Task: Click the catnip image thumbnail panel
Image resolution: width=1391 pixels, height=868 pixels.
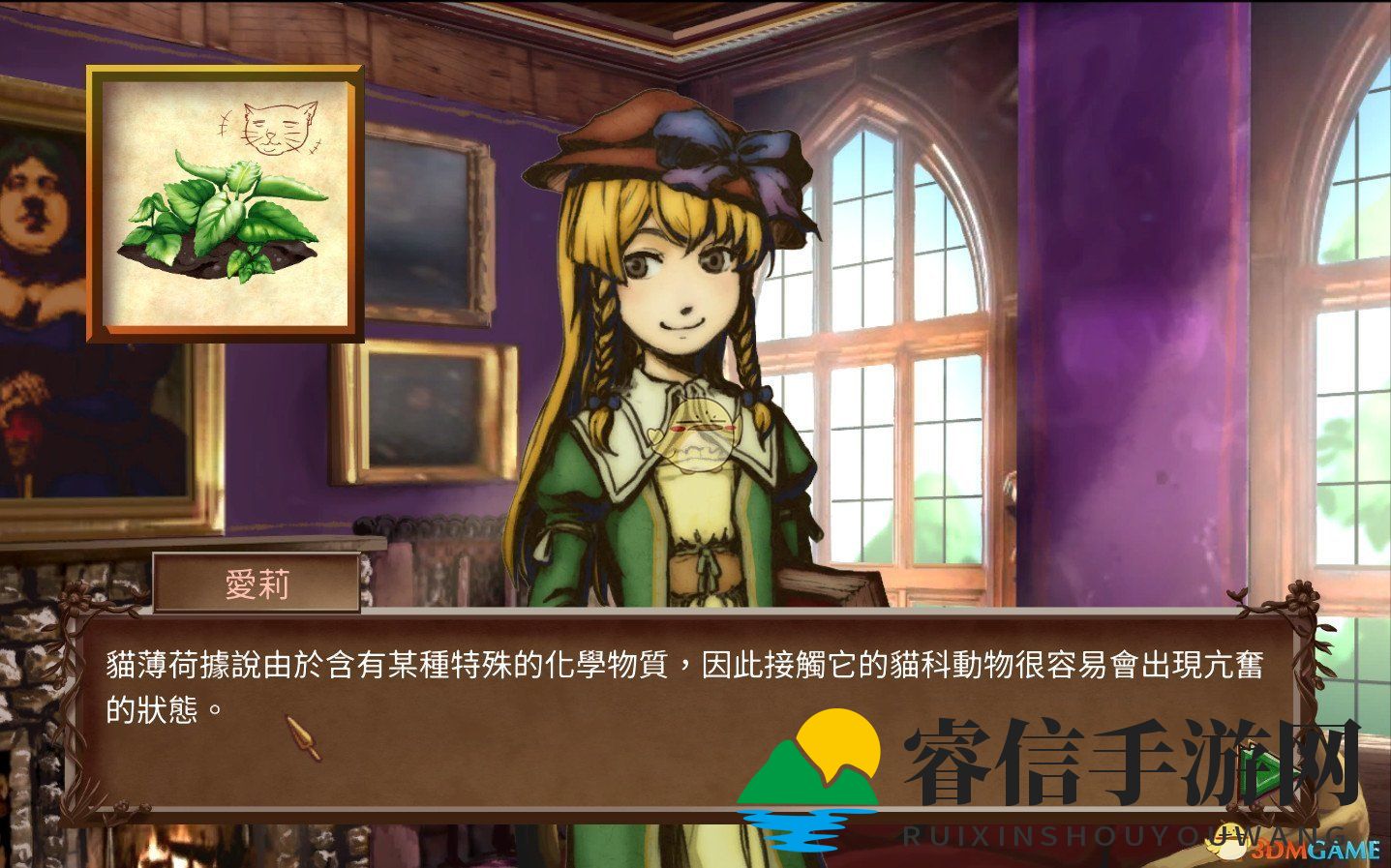Action: (226, 201)
